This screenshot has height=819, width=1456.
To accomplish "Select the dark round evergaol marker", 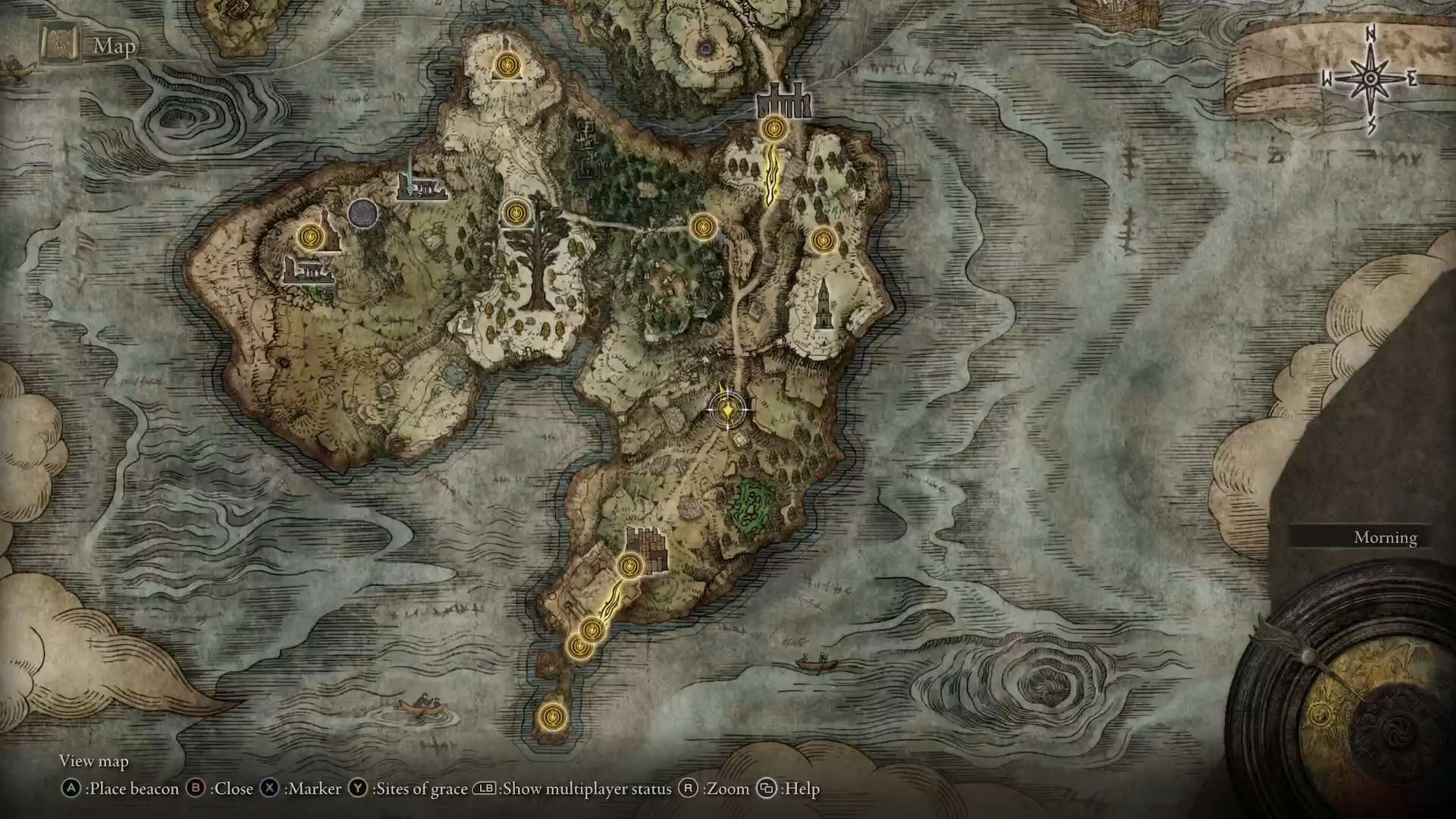I will point(363,213).
